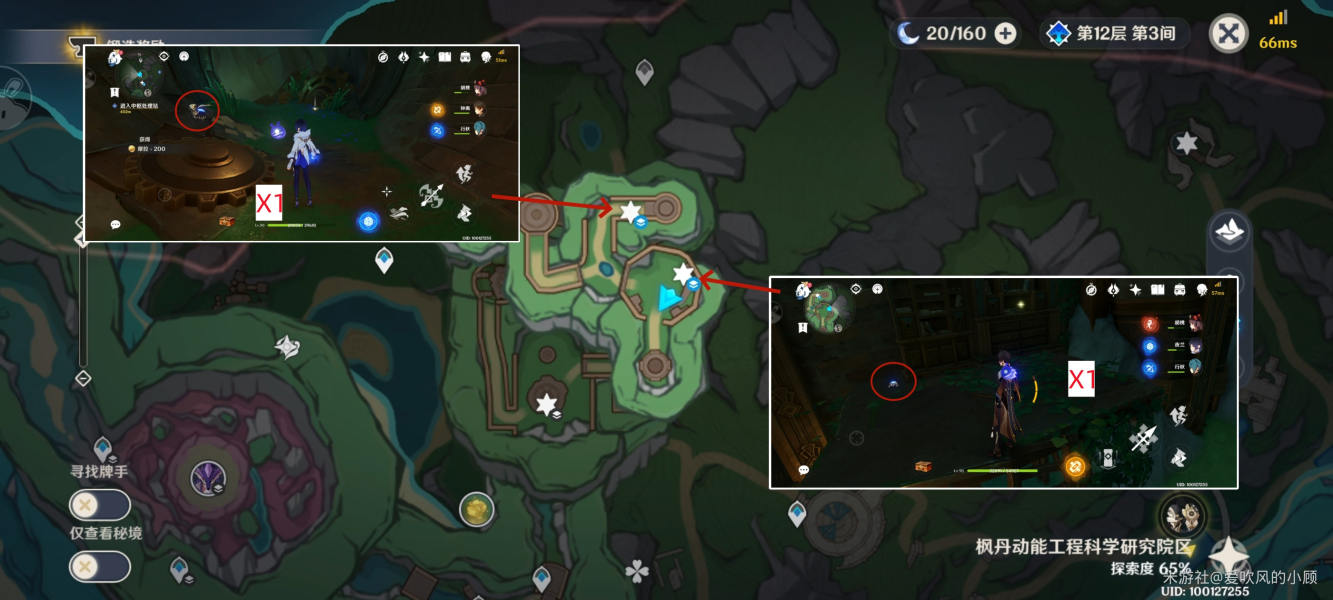Select the golden round marker on the map
Viewport: 1333px width, 600px height.
477,510
